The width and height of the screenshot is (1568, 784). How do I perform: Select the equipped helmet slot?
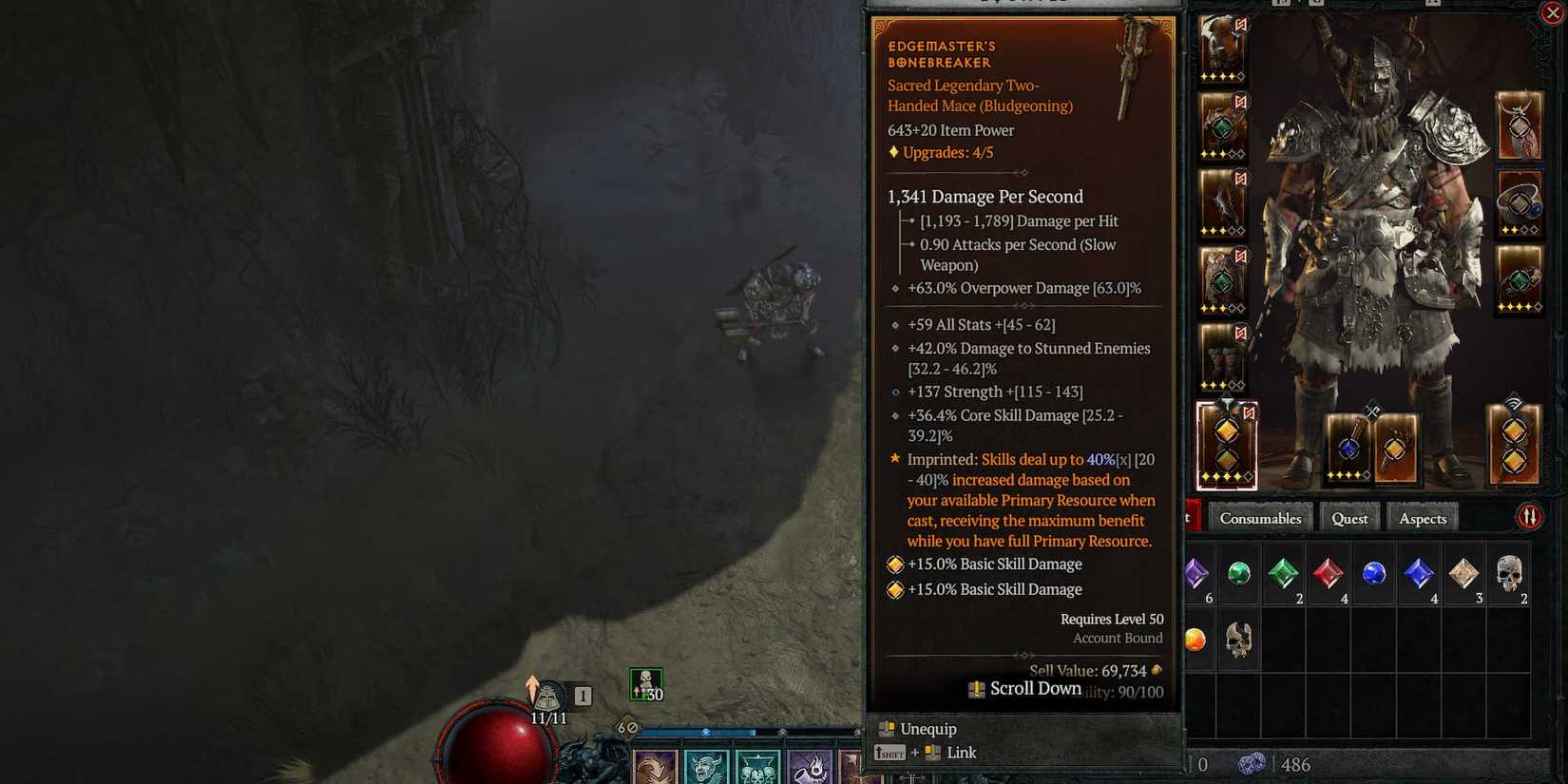point(1223,52)
